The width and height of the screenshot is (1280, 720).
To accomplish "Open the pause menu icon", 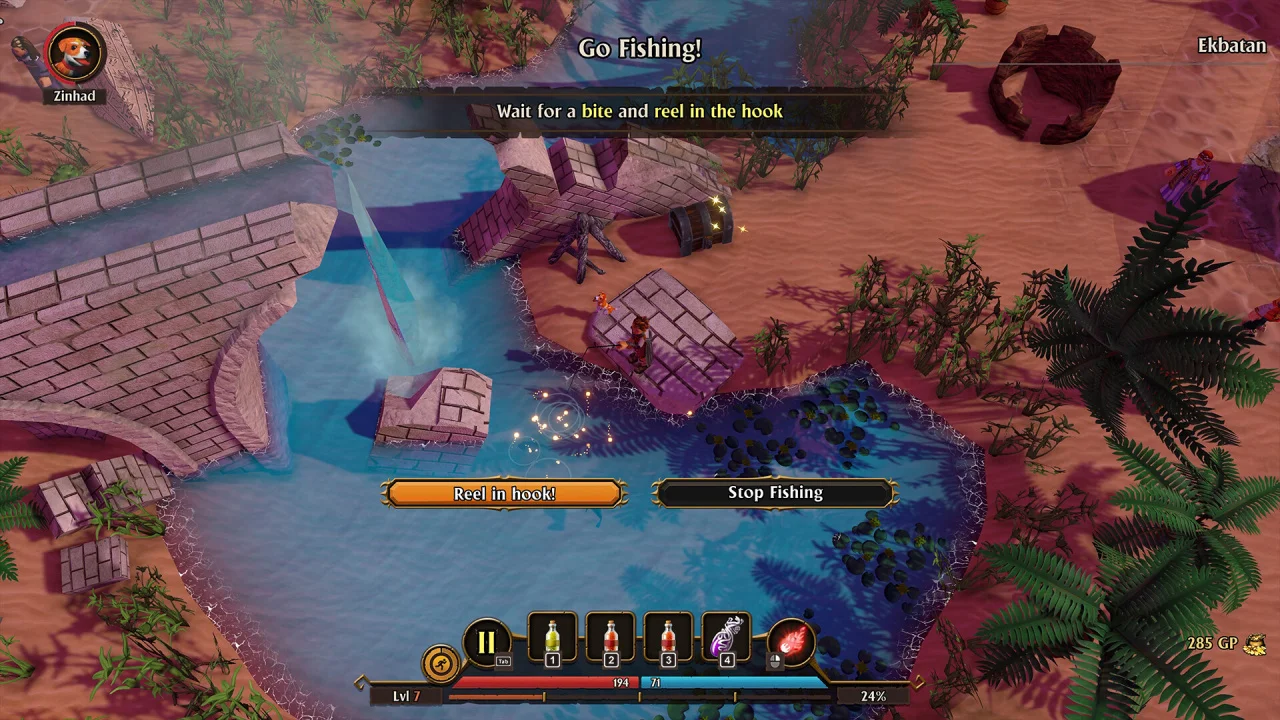I will click(x=486, y=642).
